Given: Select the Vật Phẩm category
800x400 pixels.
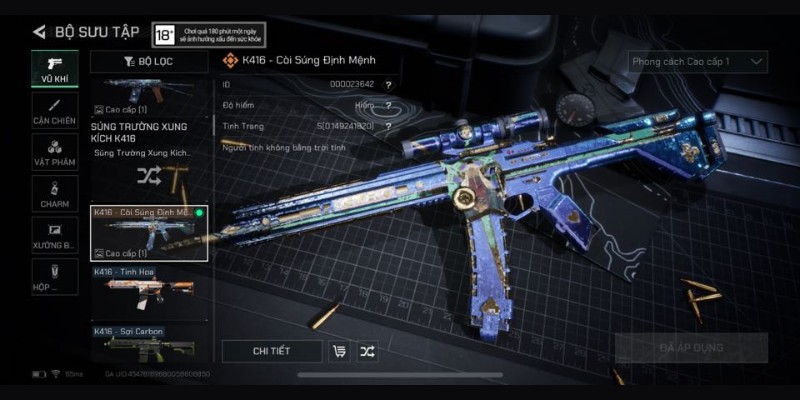Looking at the screenshot, I should click(x=54, y=152).
